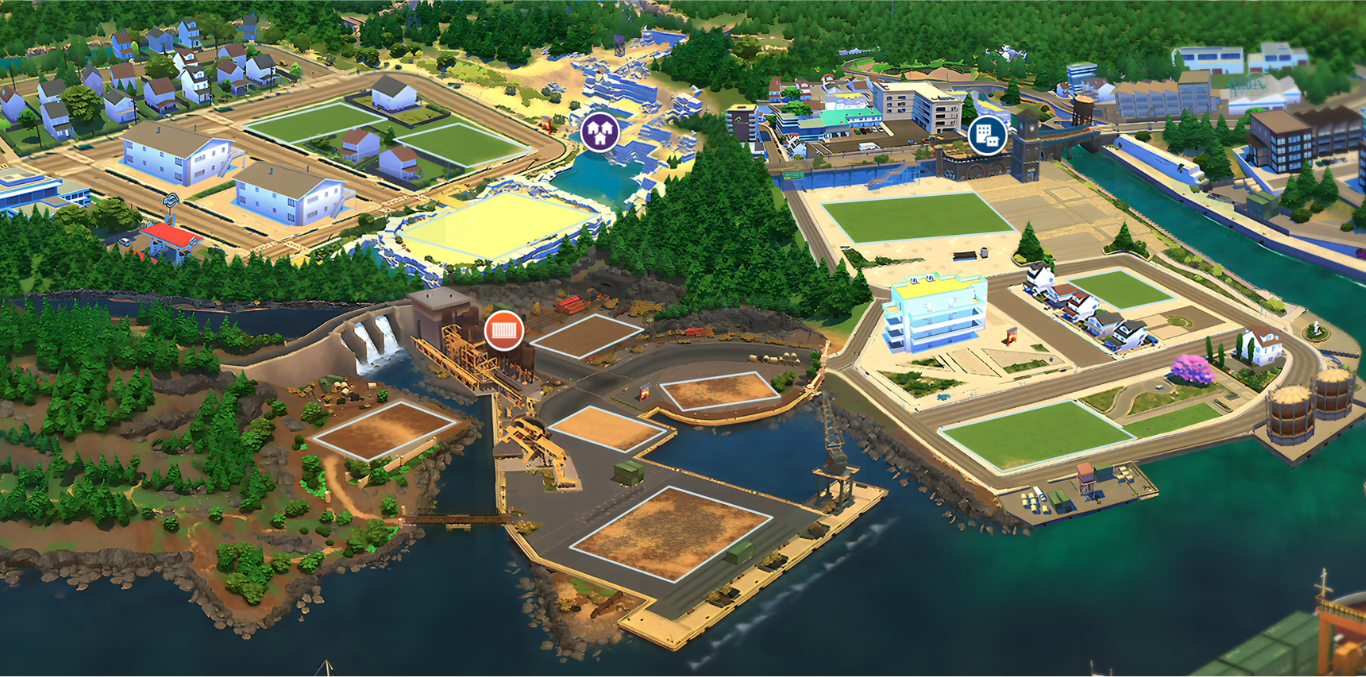The width and height of the screenshot is (1366, 677).
Task: Open the blue apartment buildings neighborhood marker
Action: [987, 134]
